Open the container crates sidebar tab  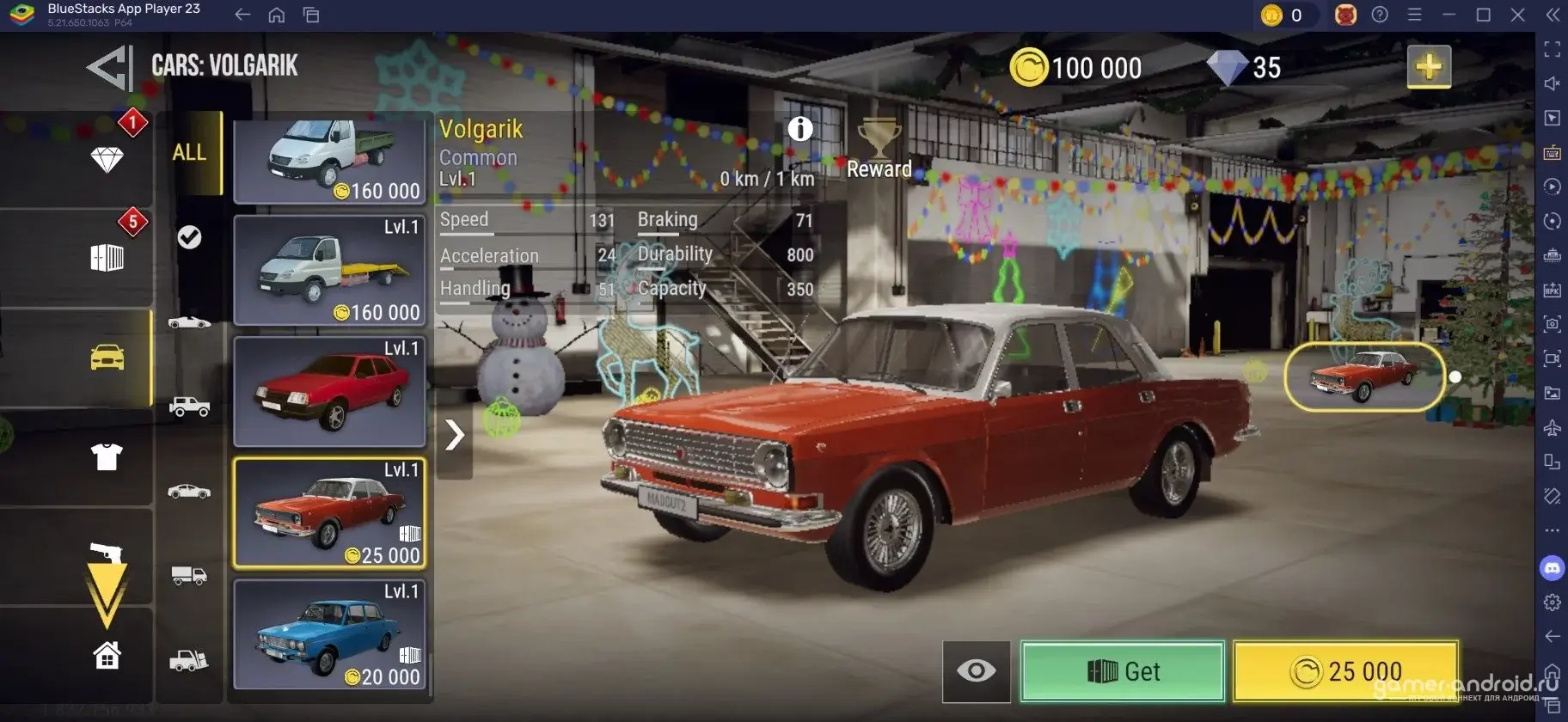coord(107,257)
